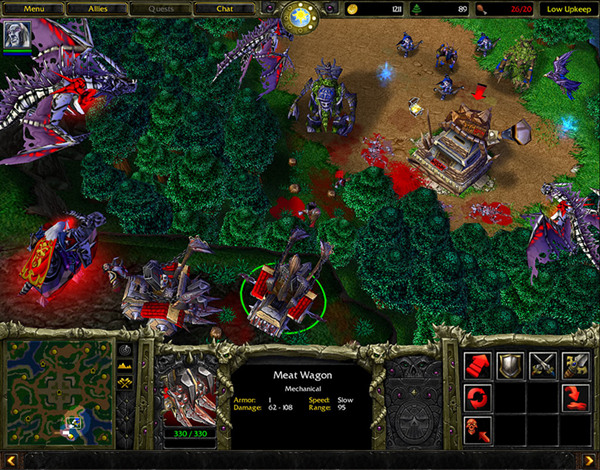
Task: Open the game Menu
Action: (x=34, y=9)
